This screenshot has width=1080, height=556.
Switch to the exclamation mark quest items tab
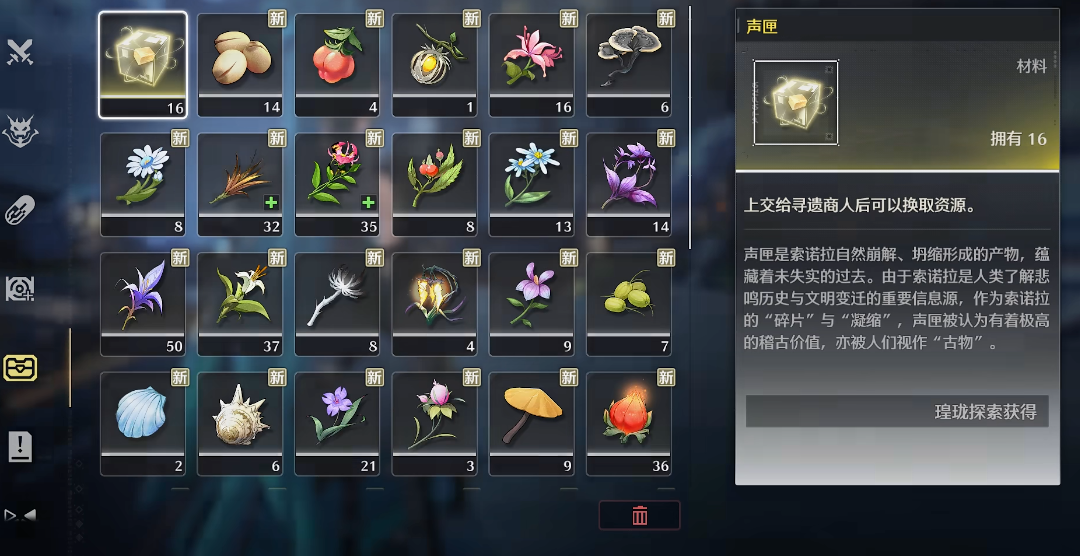click(20, 447)
